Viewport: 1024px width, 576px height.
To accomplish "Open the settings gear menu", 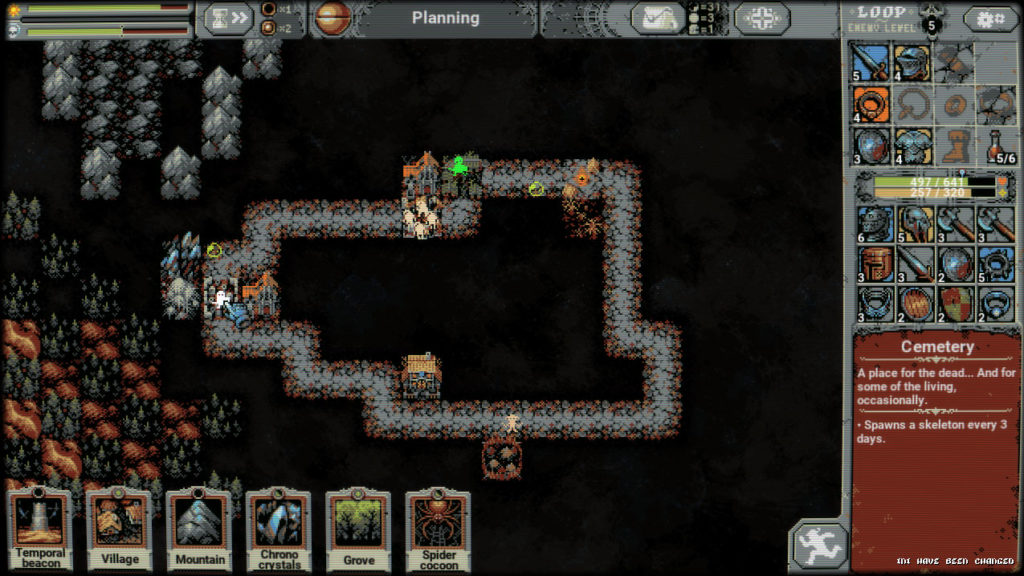I will (990, 18).
